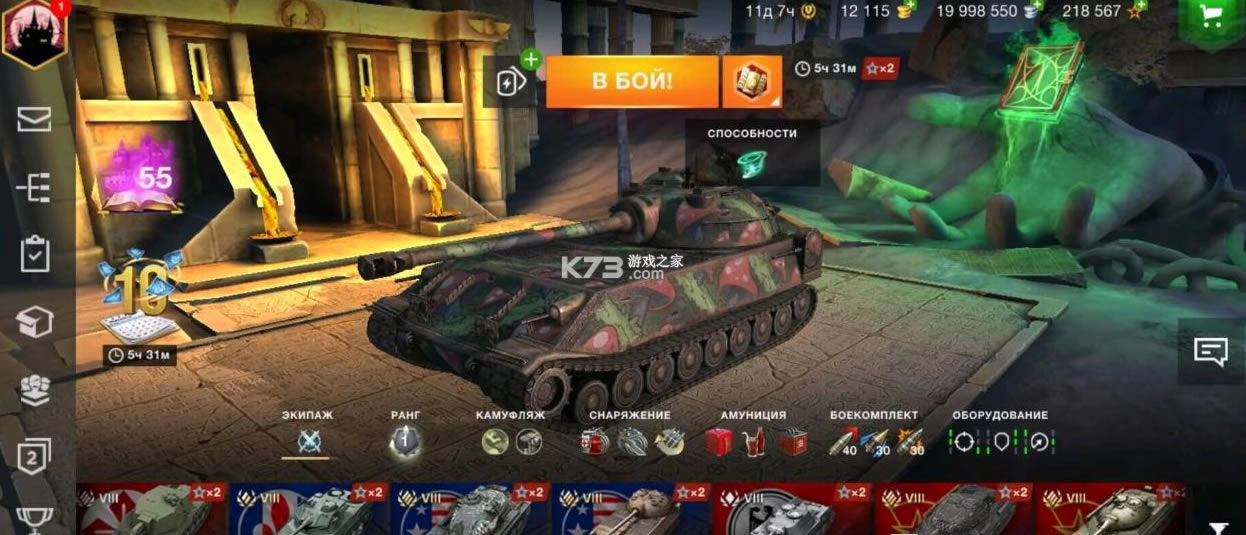Open the ОБОРУДОВАНИЕ equipment slots
Viewport: 1246px width, 535px height.
[1000, 441]
